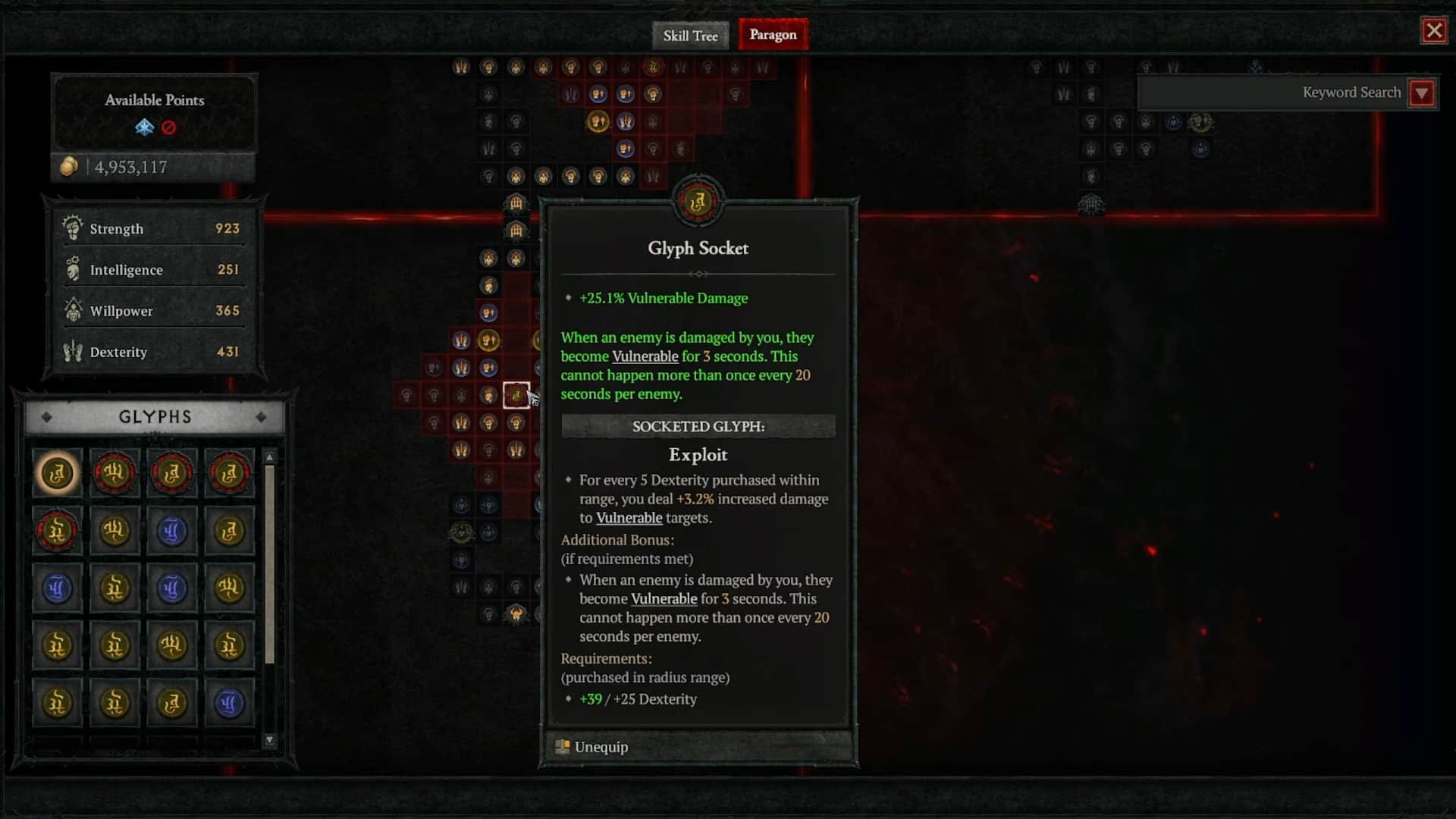
Task: Click the red prohibition icon under Available Points
Action: click(168, 128)
